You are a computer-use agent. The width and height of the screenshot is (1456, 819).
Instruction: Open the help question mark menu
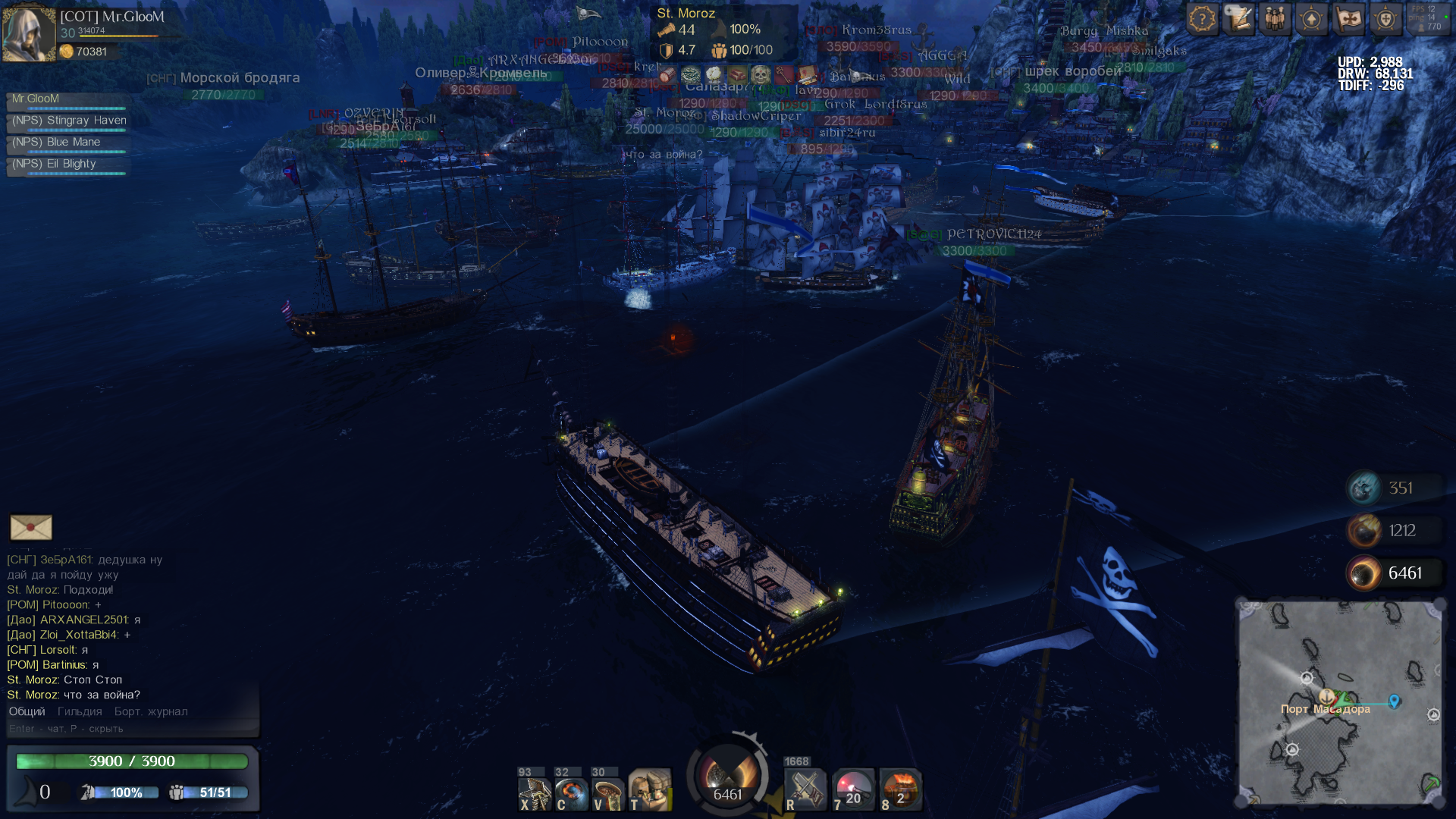(x=1202, y=19)
